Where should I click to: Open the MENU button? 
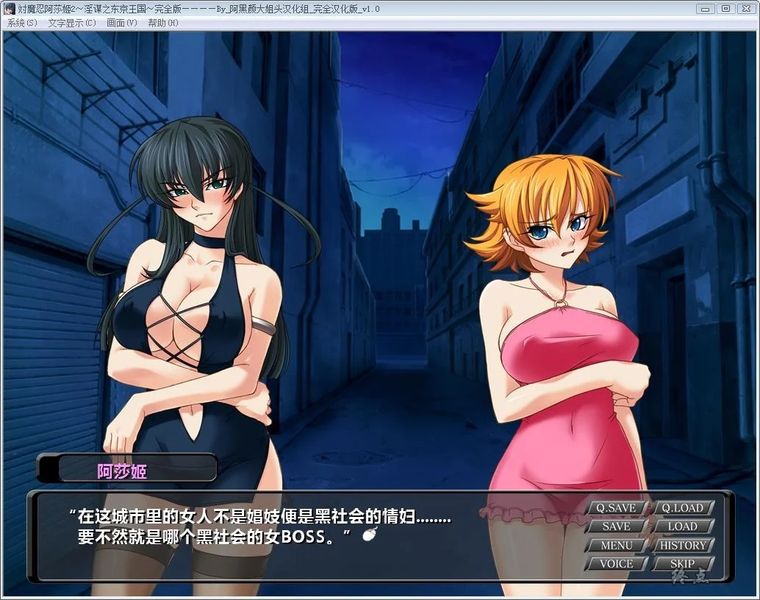click(616, 546)
